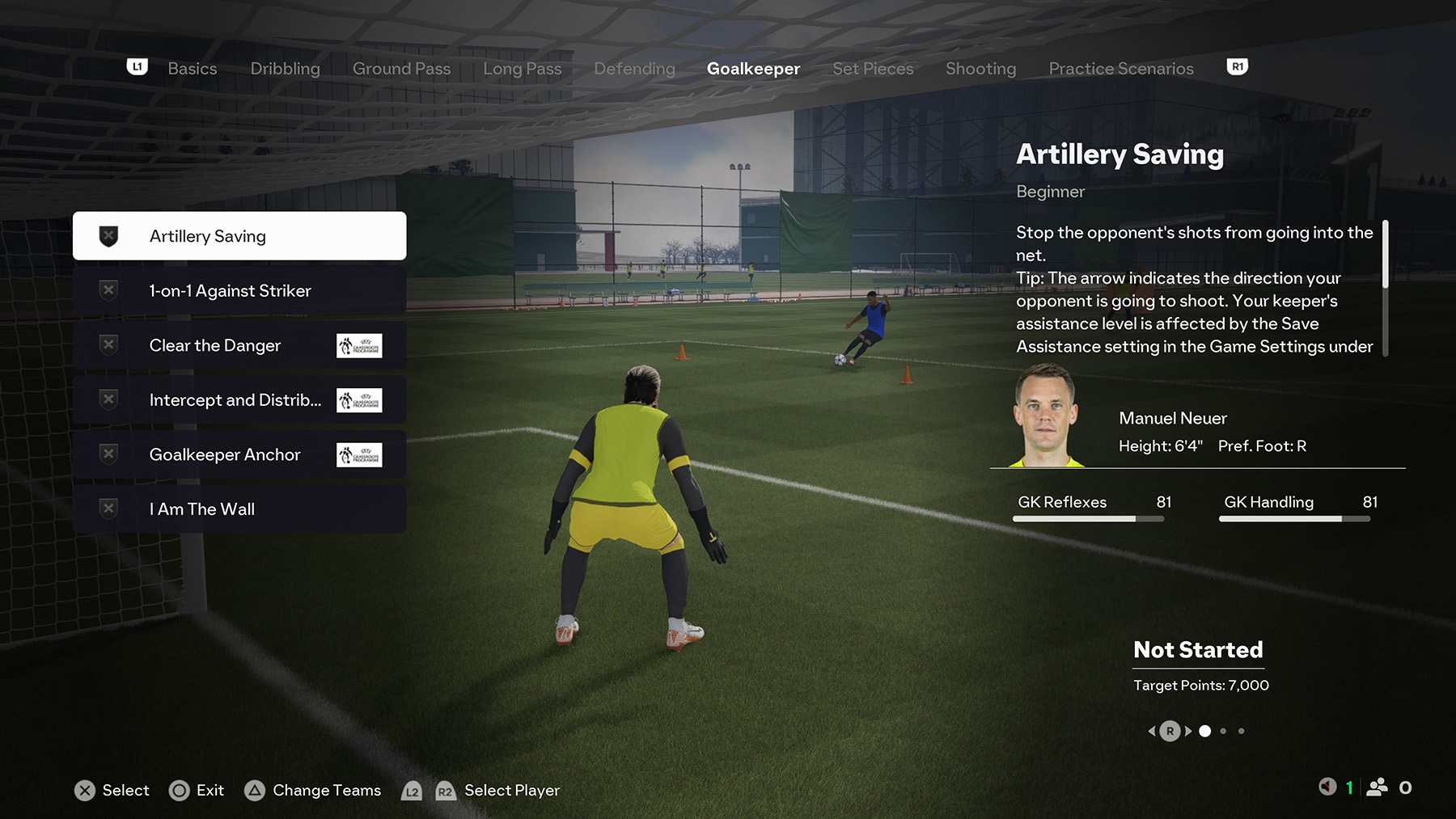Click the completion badge on Intercept and Distrib...
1456x819 pixels.
coord(108,399)
